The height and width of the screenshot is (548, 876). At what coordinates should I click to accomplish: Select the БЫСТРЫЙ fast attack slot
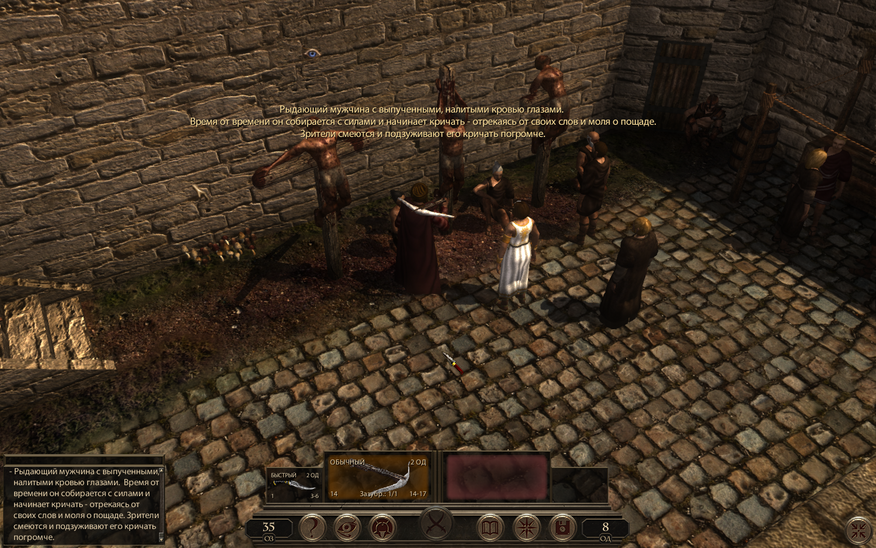[x=294, y=482]
